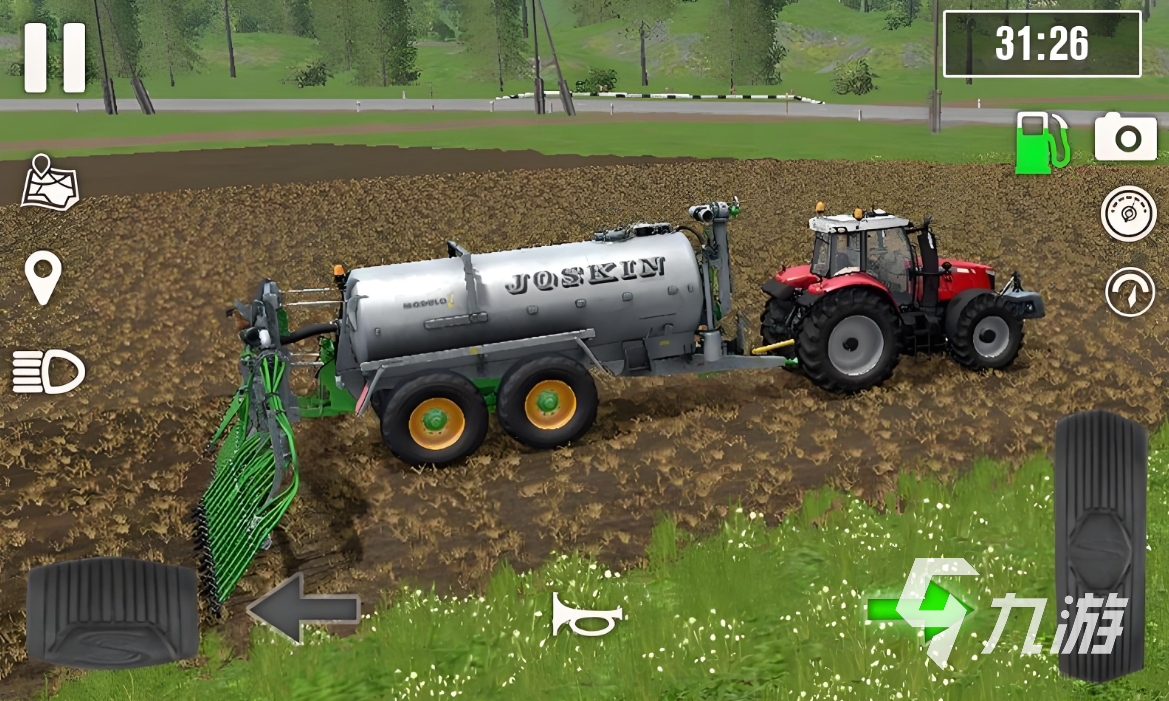Open the folded map icon

pos(50,182)
